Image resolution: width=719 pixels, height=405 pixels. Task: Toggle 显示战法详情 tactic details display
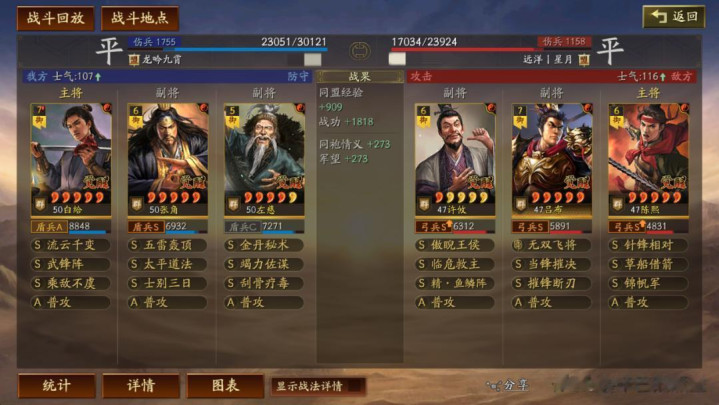click(317, 385)
